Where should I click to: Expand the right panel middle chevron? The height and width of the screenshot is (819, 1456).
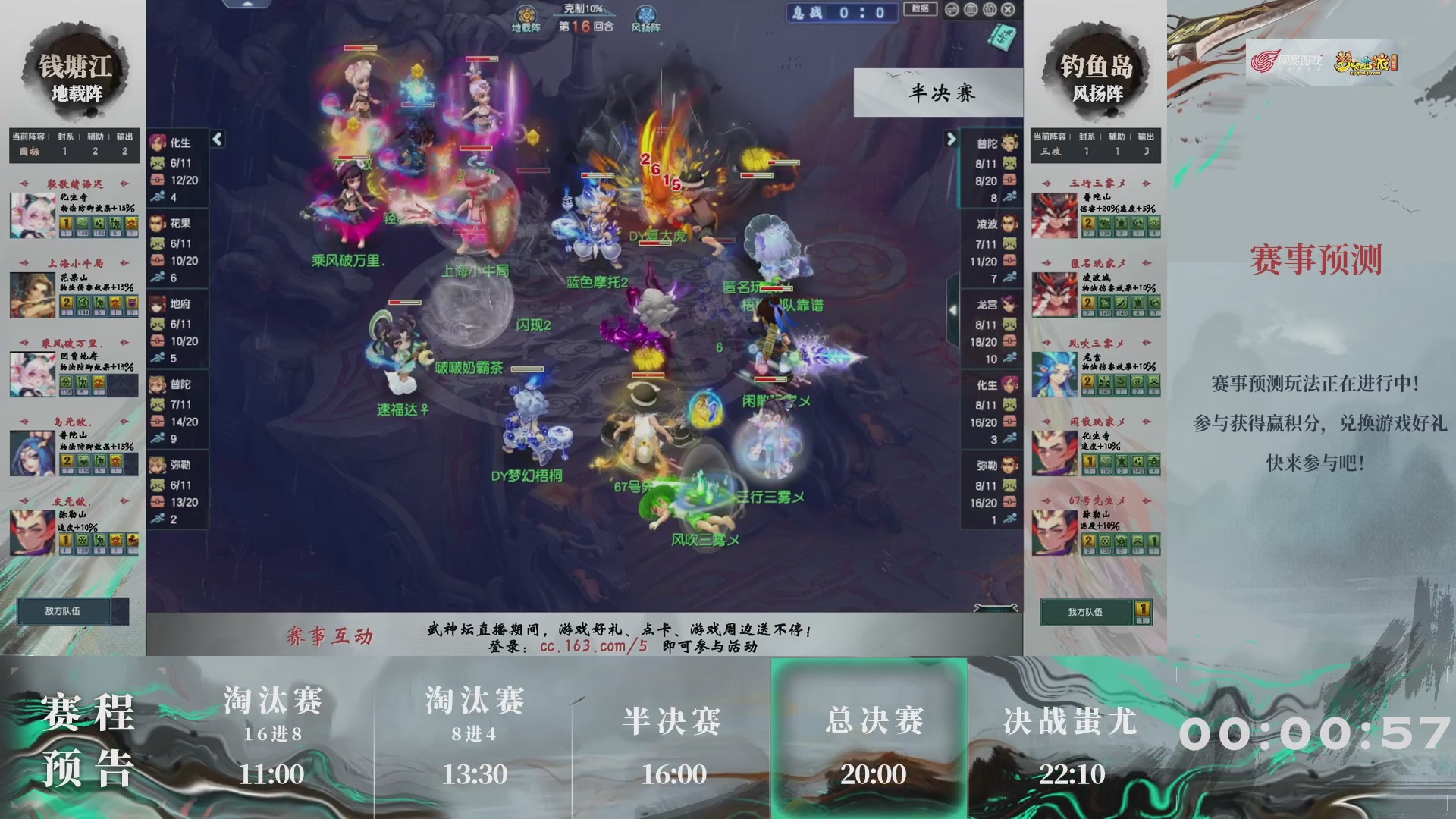[952, 309]
